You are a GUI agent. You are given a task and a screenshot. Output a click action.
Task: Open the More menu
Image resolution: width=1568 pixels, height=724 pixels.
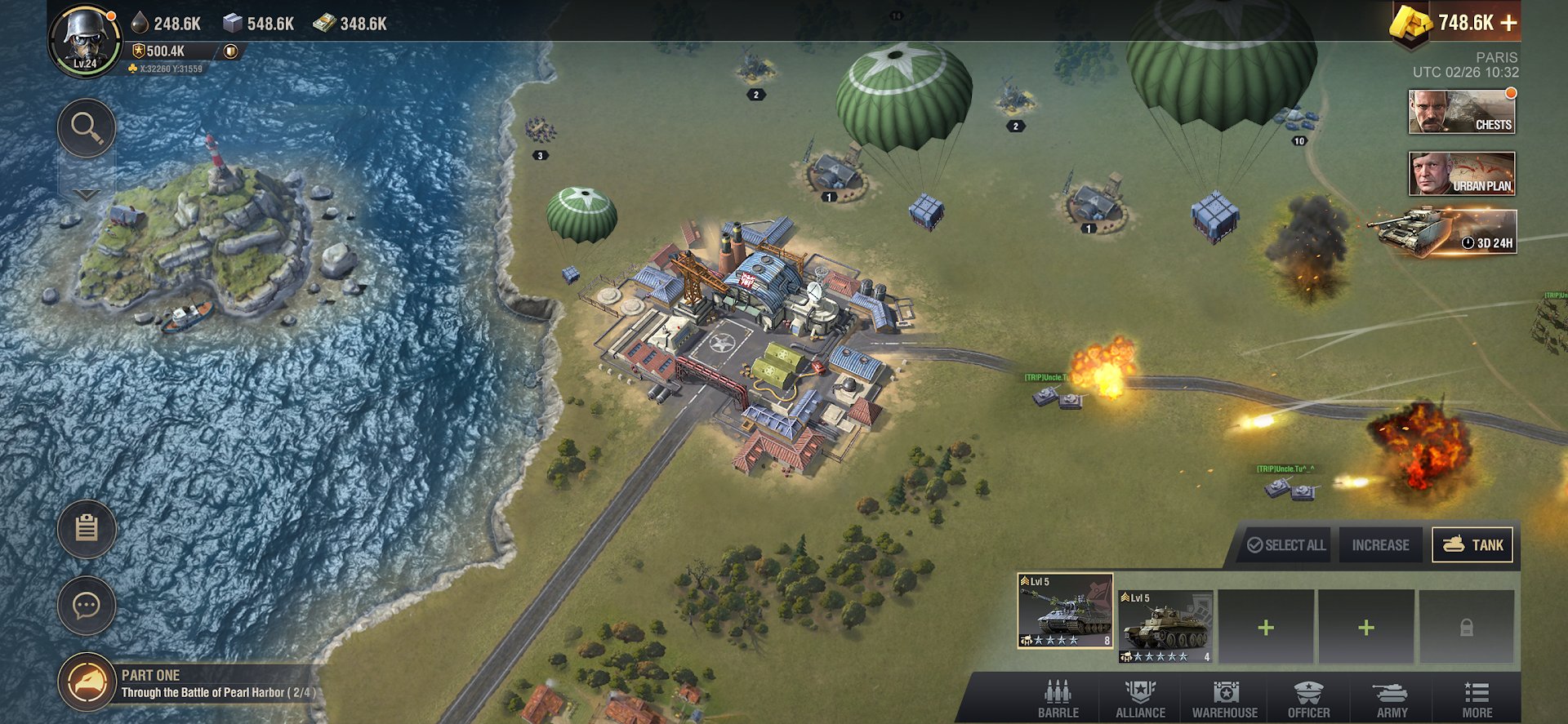pyautogui.click(x=1477, y=700)
